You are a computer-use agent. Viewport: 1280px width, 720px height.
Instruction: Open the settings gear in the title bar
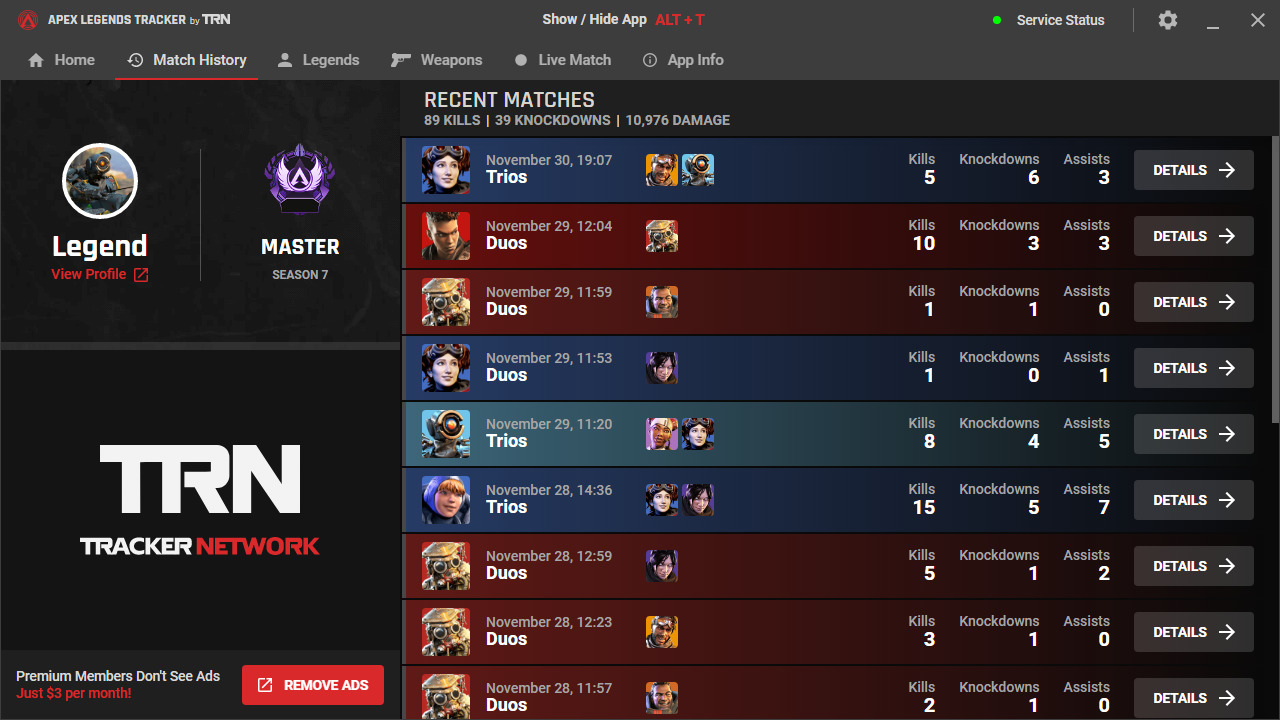tap(1167, 19)
